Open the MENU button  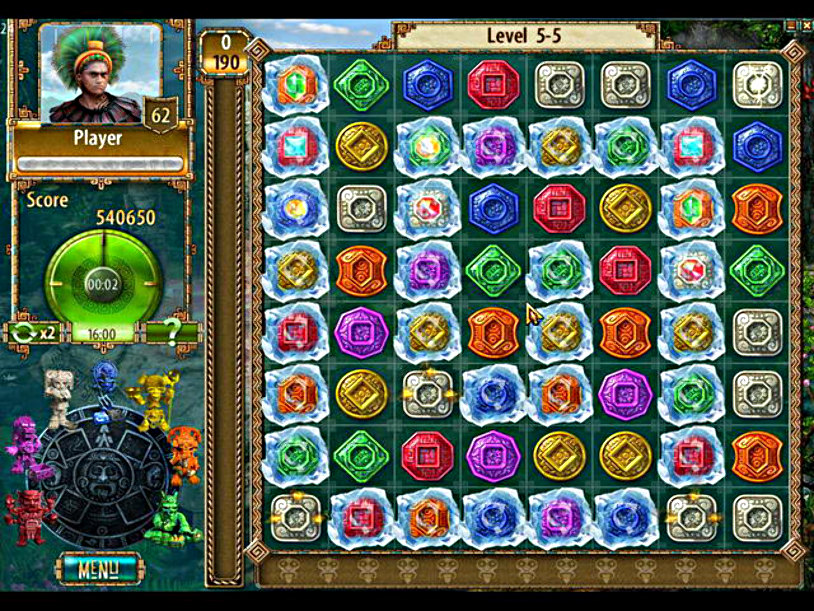coord(96,570)
